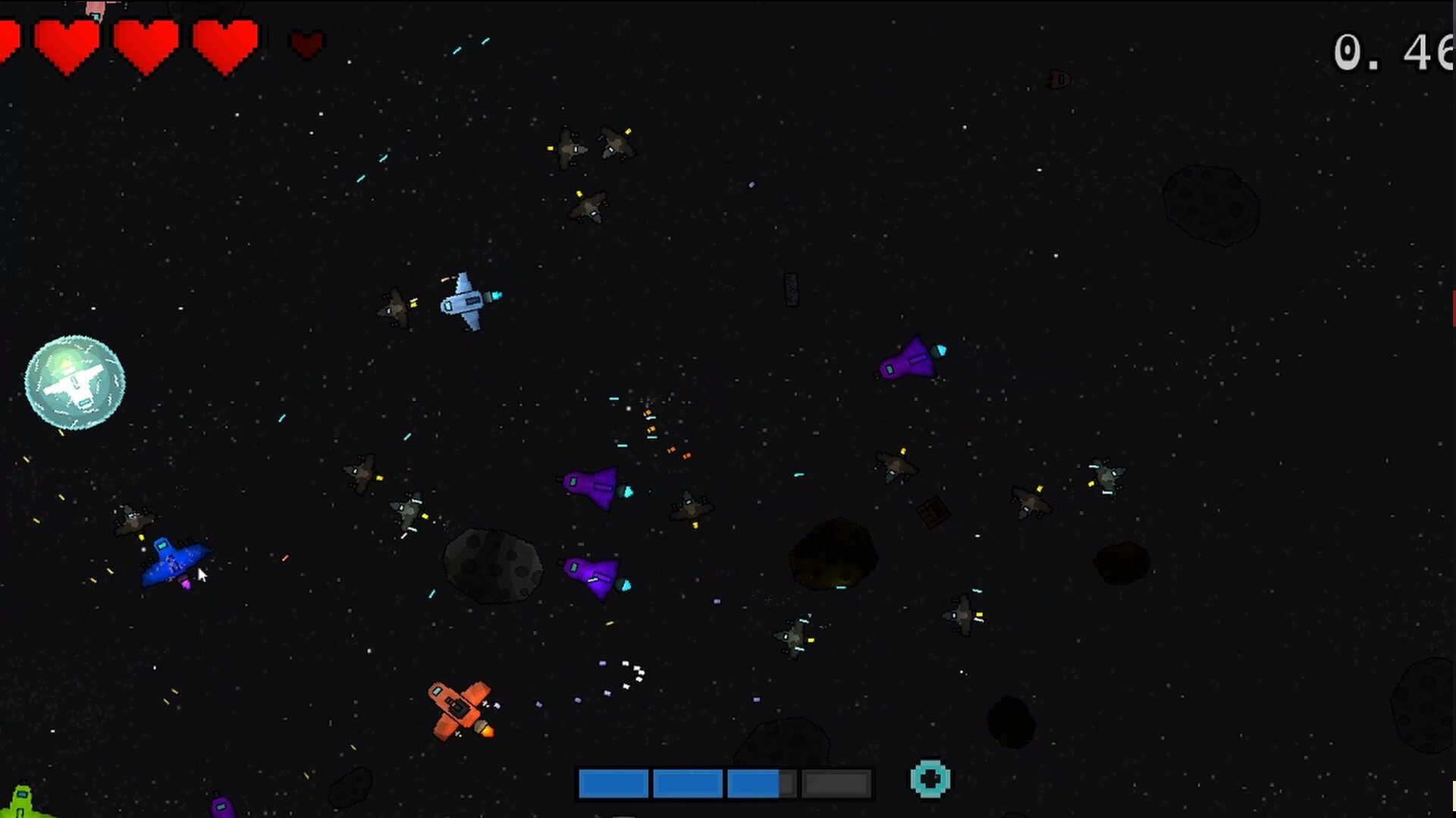The image size is (1456, 818).
Task: Click the fourth full red heart icon
Action: coord(225,42)
